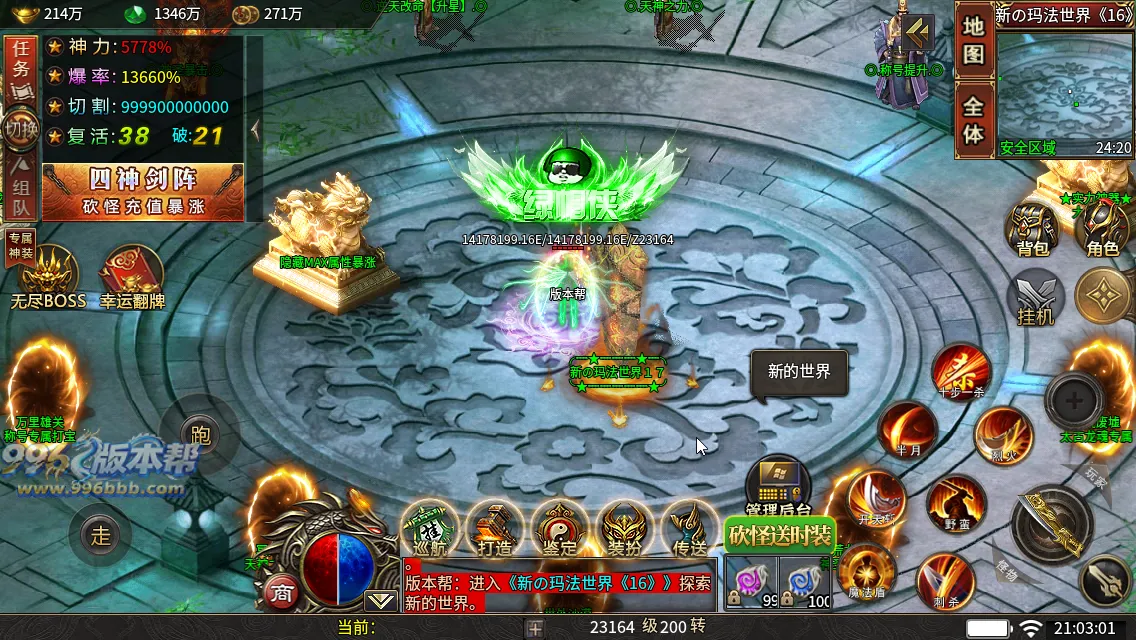
Task: Select the 全体 channel tab
Action: (973, 120)
